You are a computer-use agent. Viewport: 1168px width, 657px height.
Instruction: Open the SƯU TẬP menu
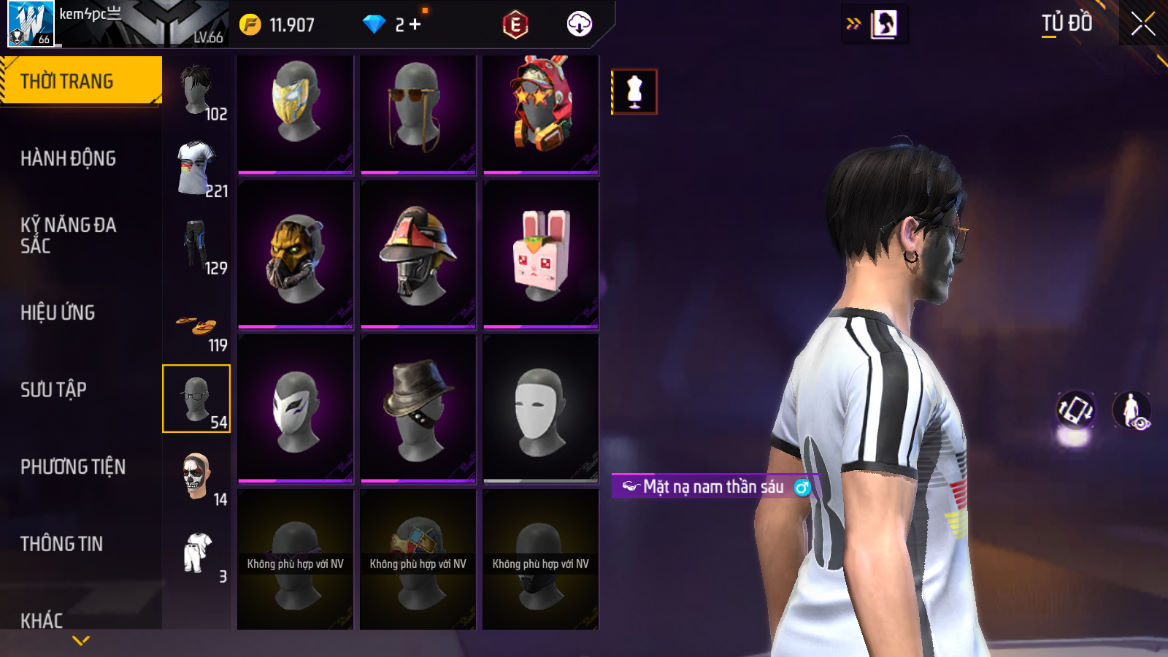point(54,389)
